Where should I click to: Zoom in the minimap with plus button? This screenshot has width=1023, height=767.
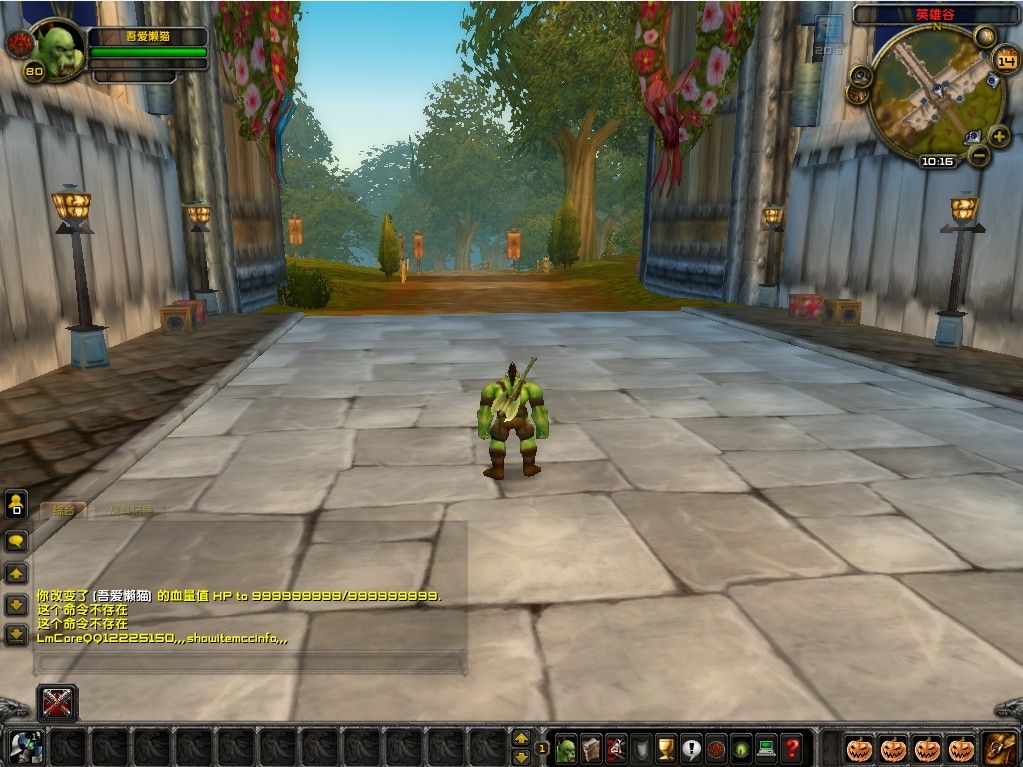(x=999, y=136)
